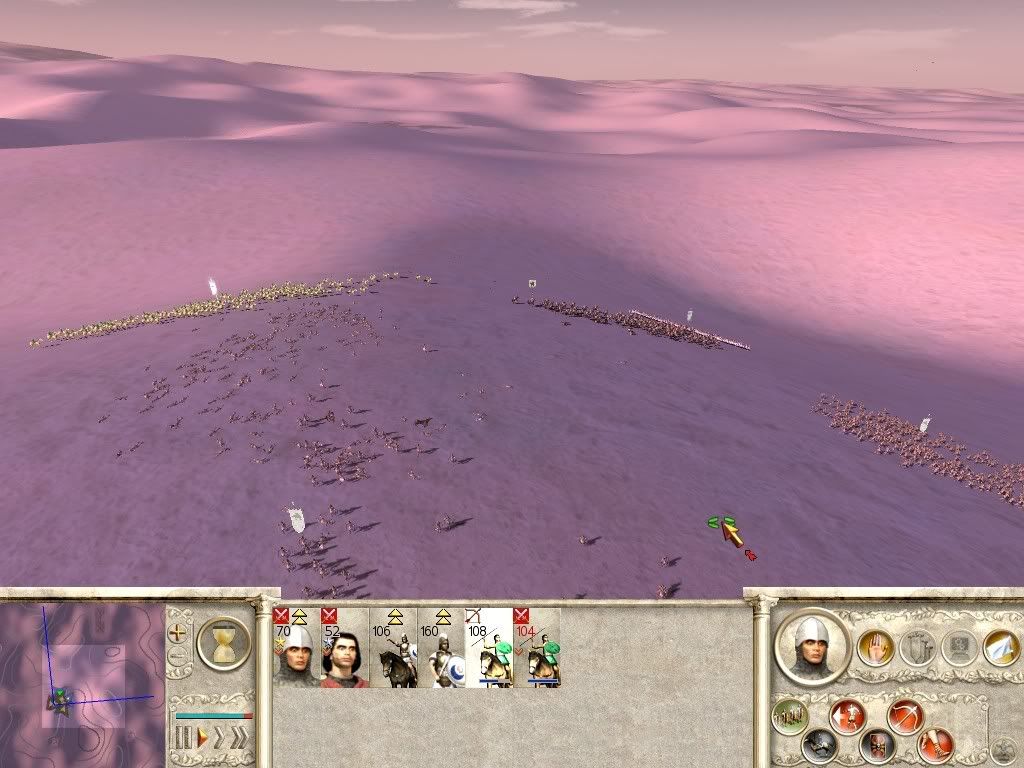Viewport: 1024px width, 768px height.
Task: Toggle the fire-at-will bow button
Action: 905,716
